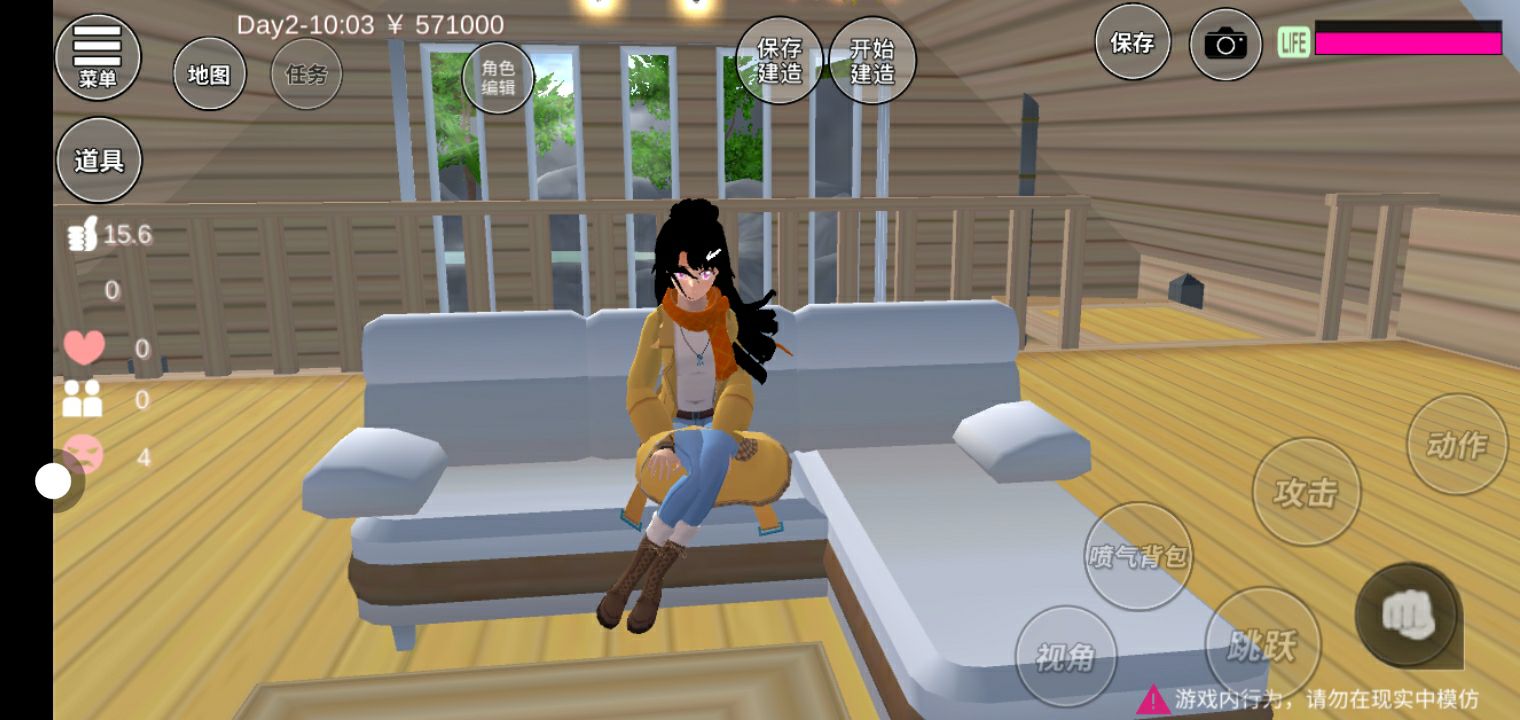Image resolution: width=1520 pixels, height=720 pixels.
Task: Open the 角色编辑 character editor
Action: tap(498, 77)
